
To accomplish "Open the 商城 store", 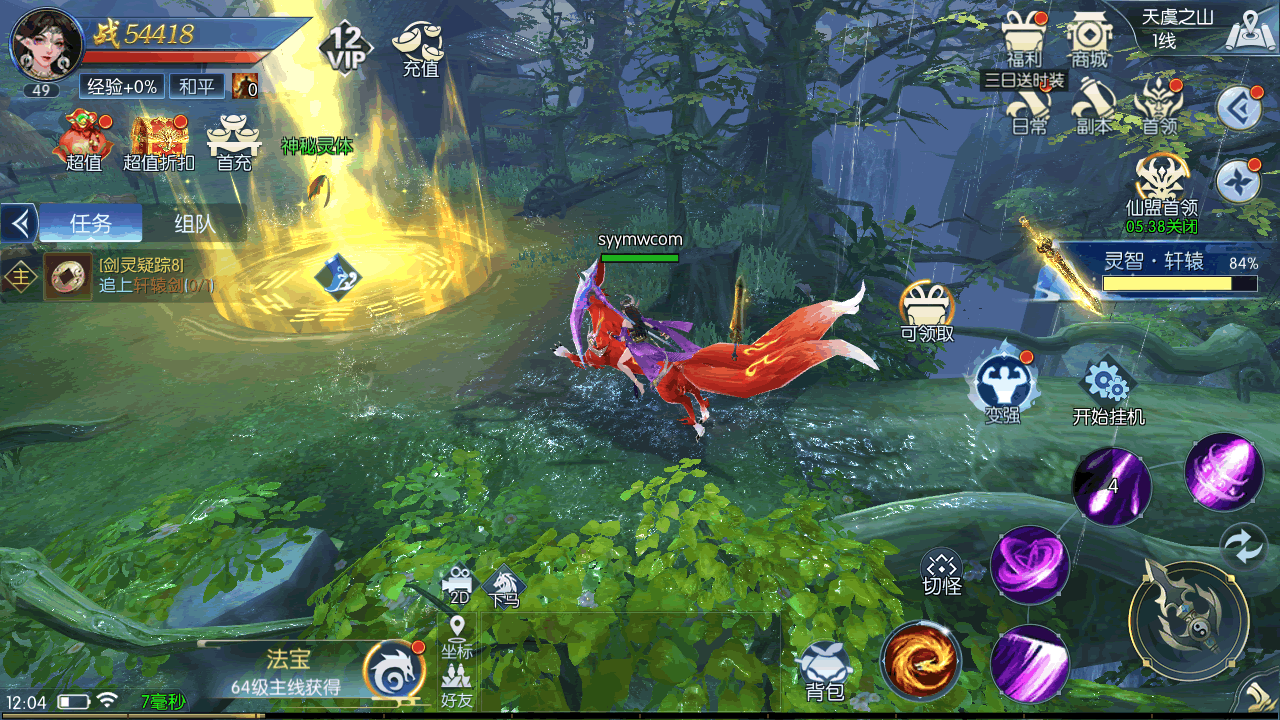I will coord(1089,38).
